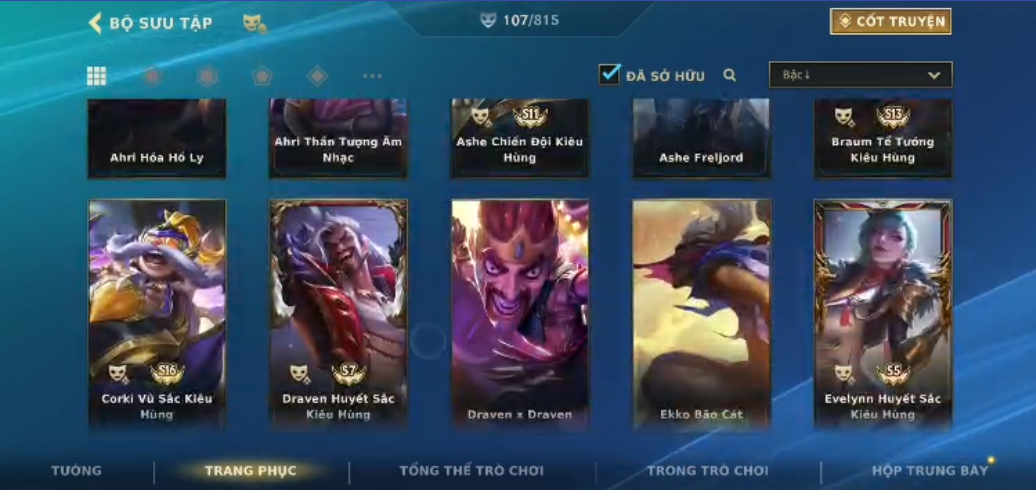This screenshot has height=490, width=1036.
Task: Switch to the Tướng tab
Action: click(76, 470)
